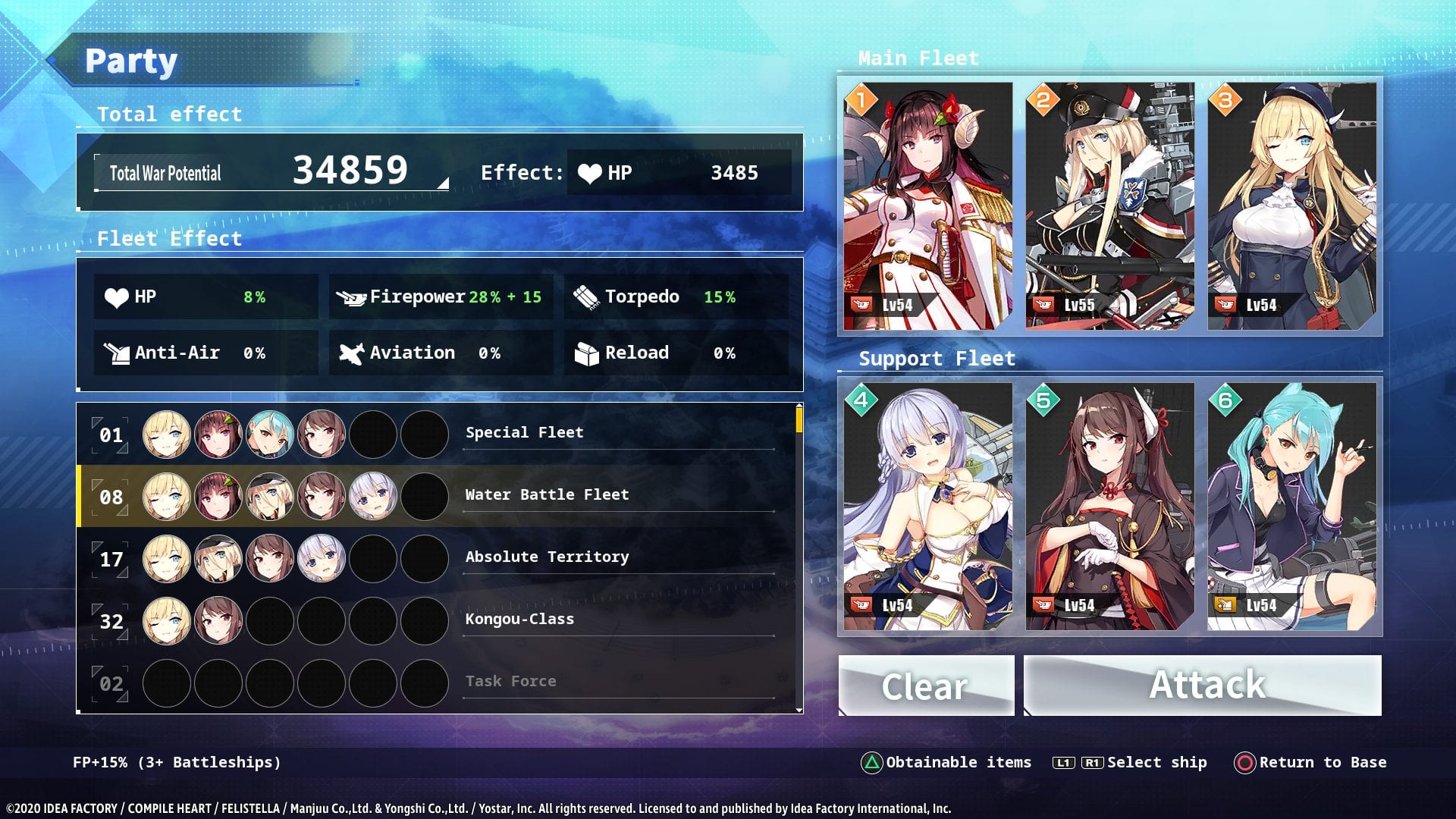This screenshot has height=819, width=1456.
Task: Select main fleet ship slot 1
Action: click(928, 206)
